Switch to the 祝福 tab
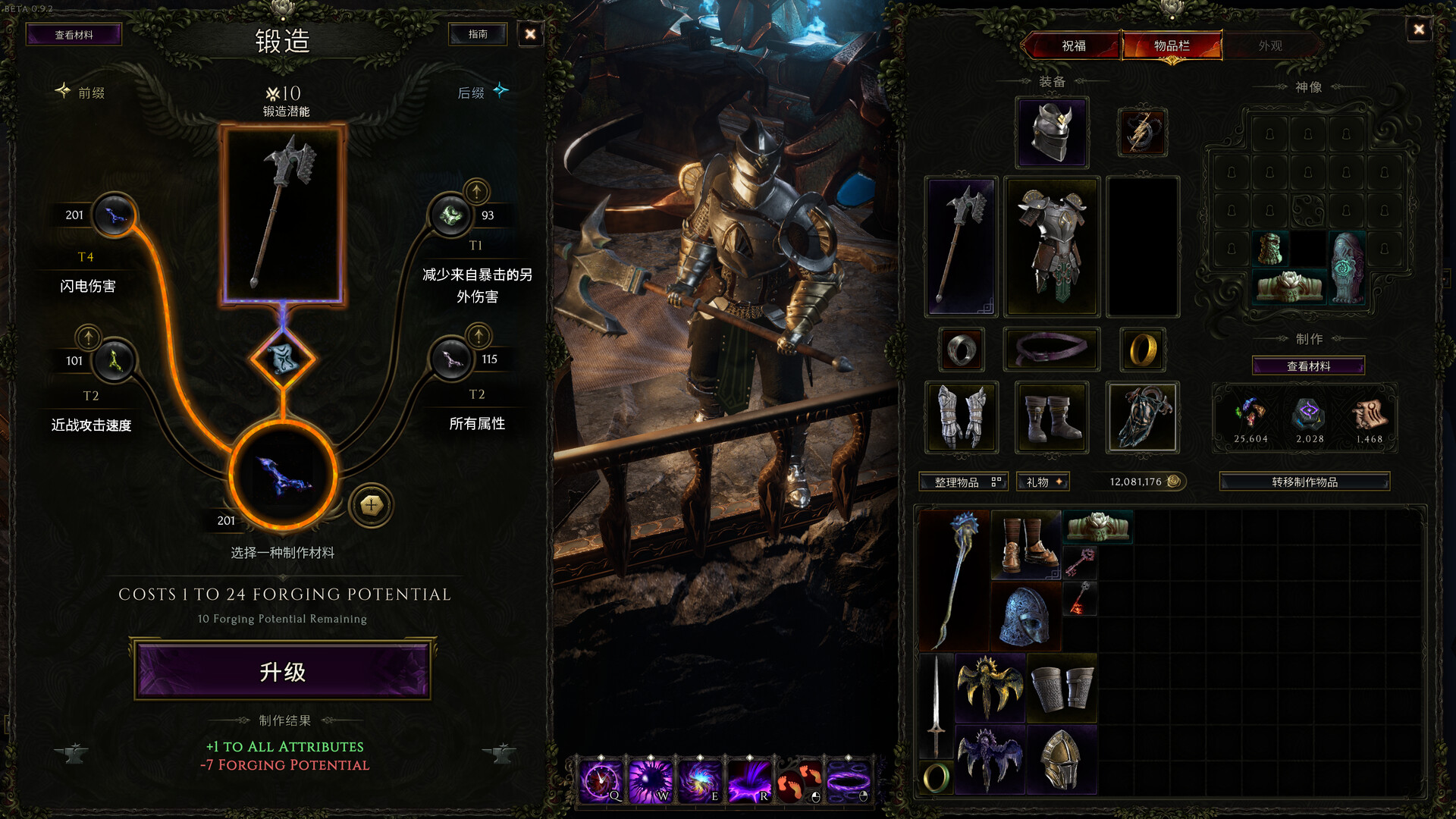1456x819 pixels. tap(1076, 45)
